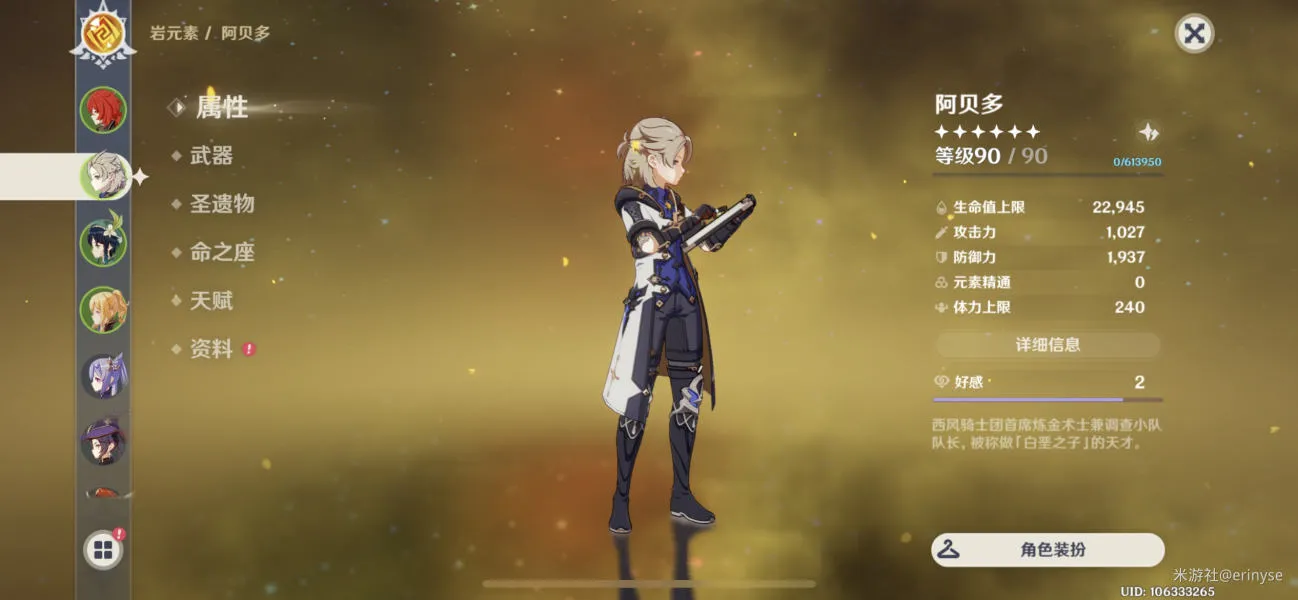Select the red-haired character portrait
Screen dimensions: 1298x600
pos(103,110)
